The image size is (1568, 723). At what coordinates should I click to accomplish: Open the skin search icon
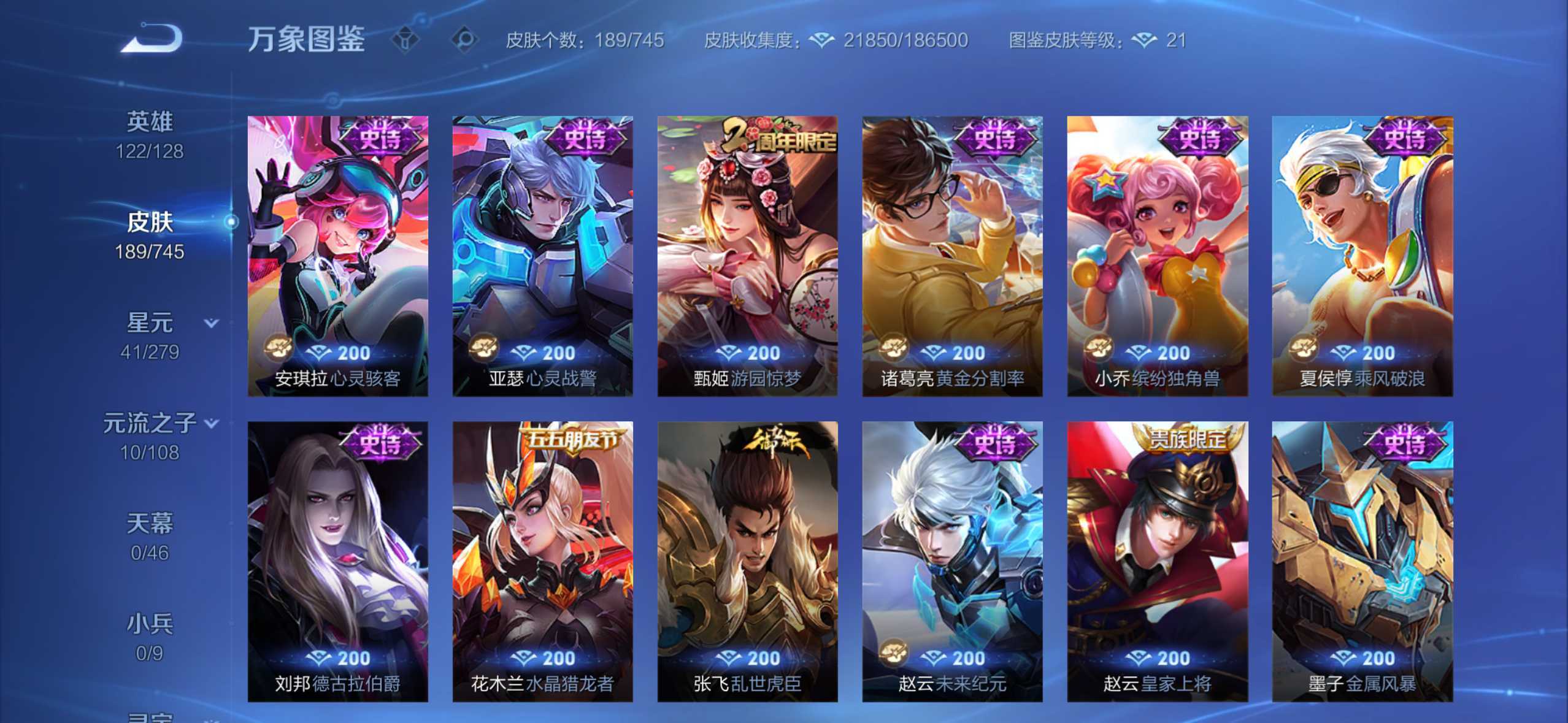click(x=464, y=40)
